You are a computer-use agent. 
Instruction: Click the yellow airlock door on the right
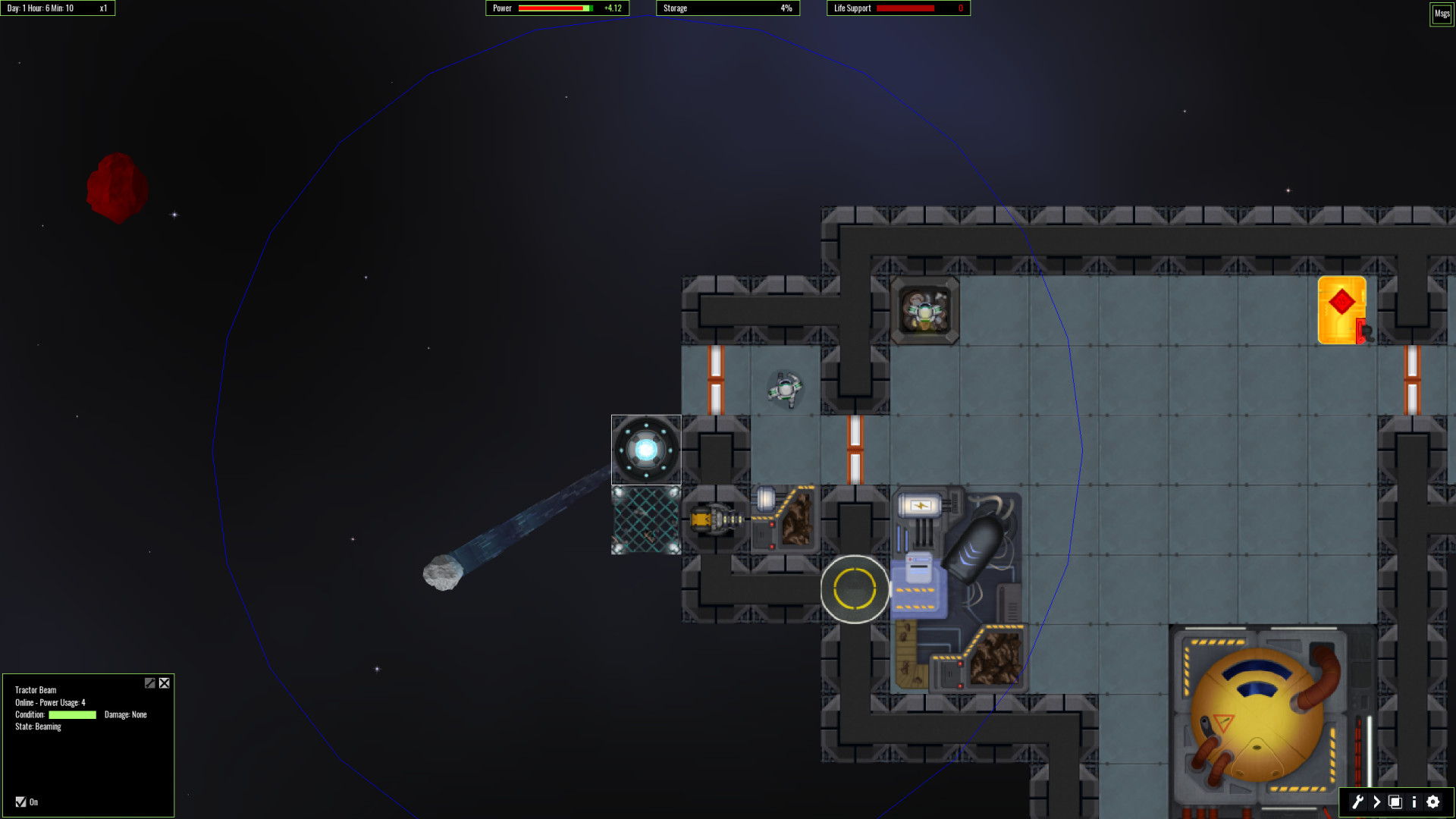pos(1342,309)
